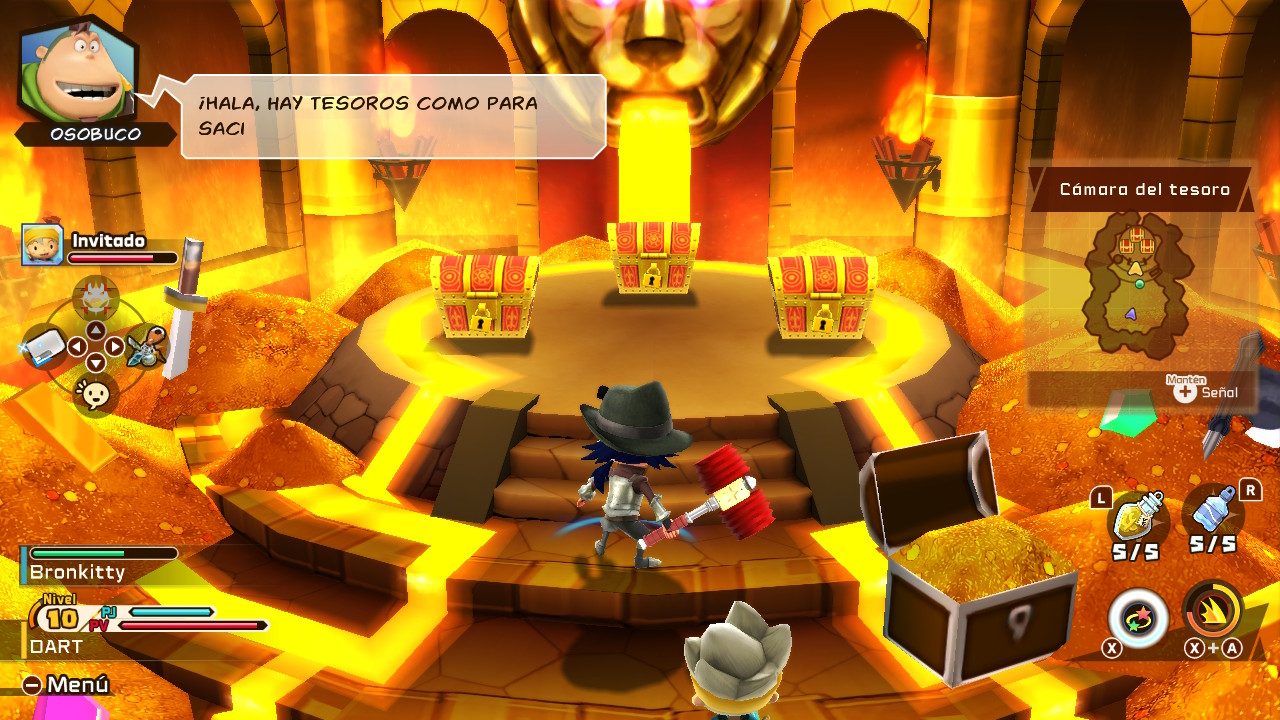Viewport: 1280px width, 720px height.
Task: Use the yellow potion flask item
Action: coord(1137,517)
